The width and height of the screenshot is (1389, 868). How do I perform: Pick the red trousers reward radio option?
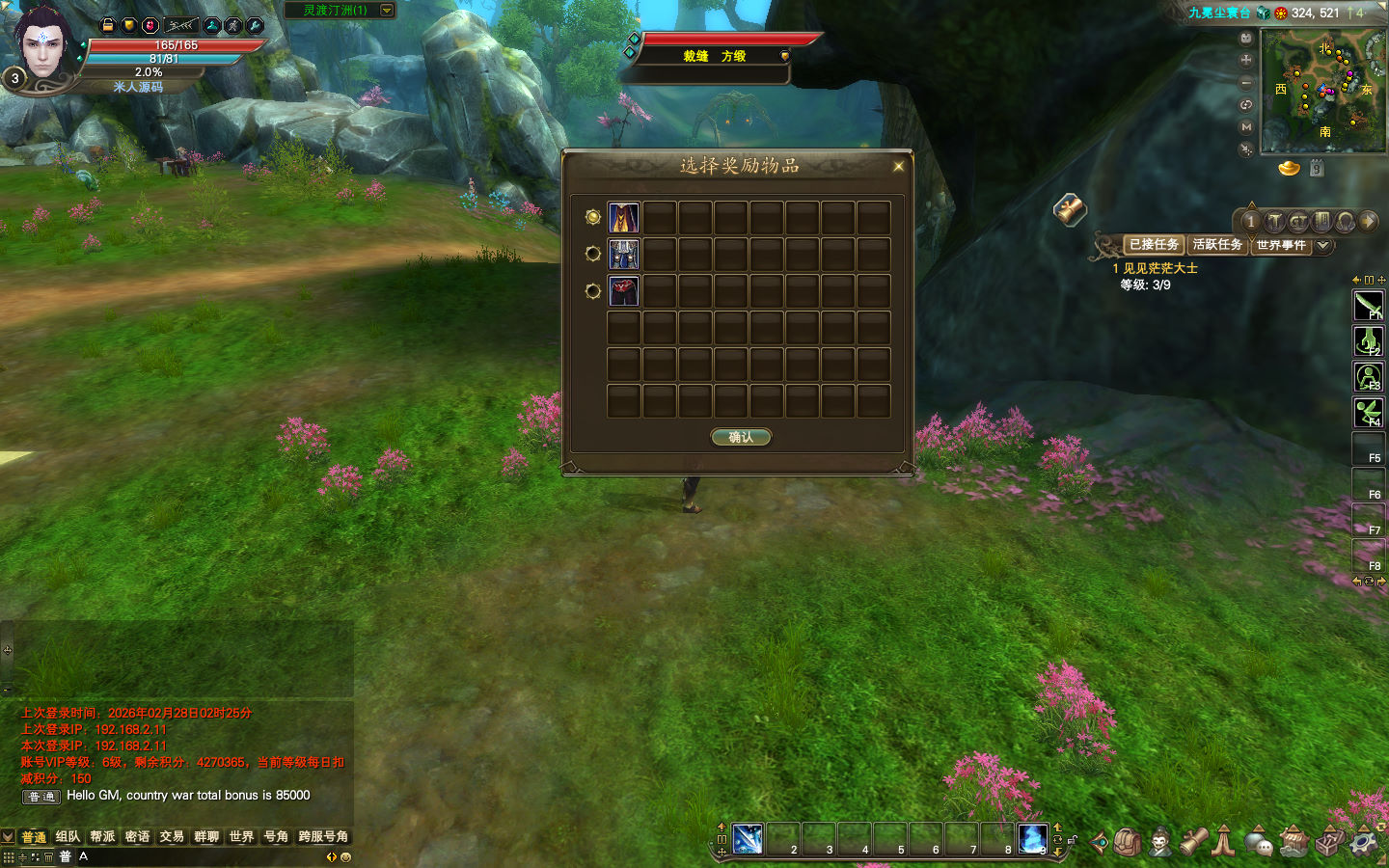[x=593, y=290]
